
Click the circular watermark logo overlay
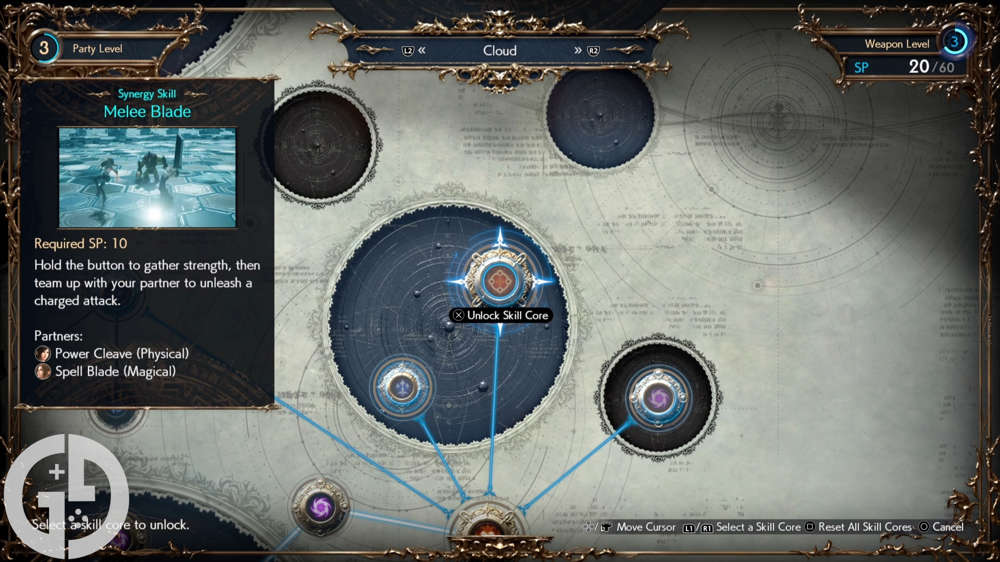(x=66, y=496)
